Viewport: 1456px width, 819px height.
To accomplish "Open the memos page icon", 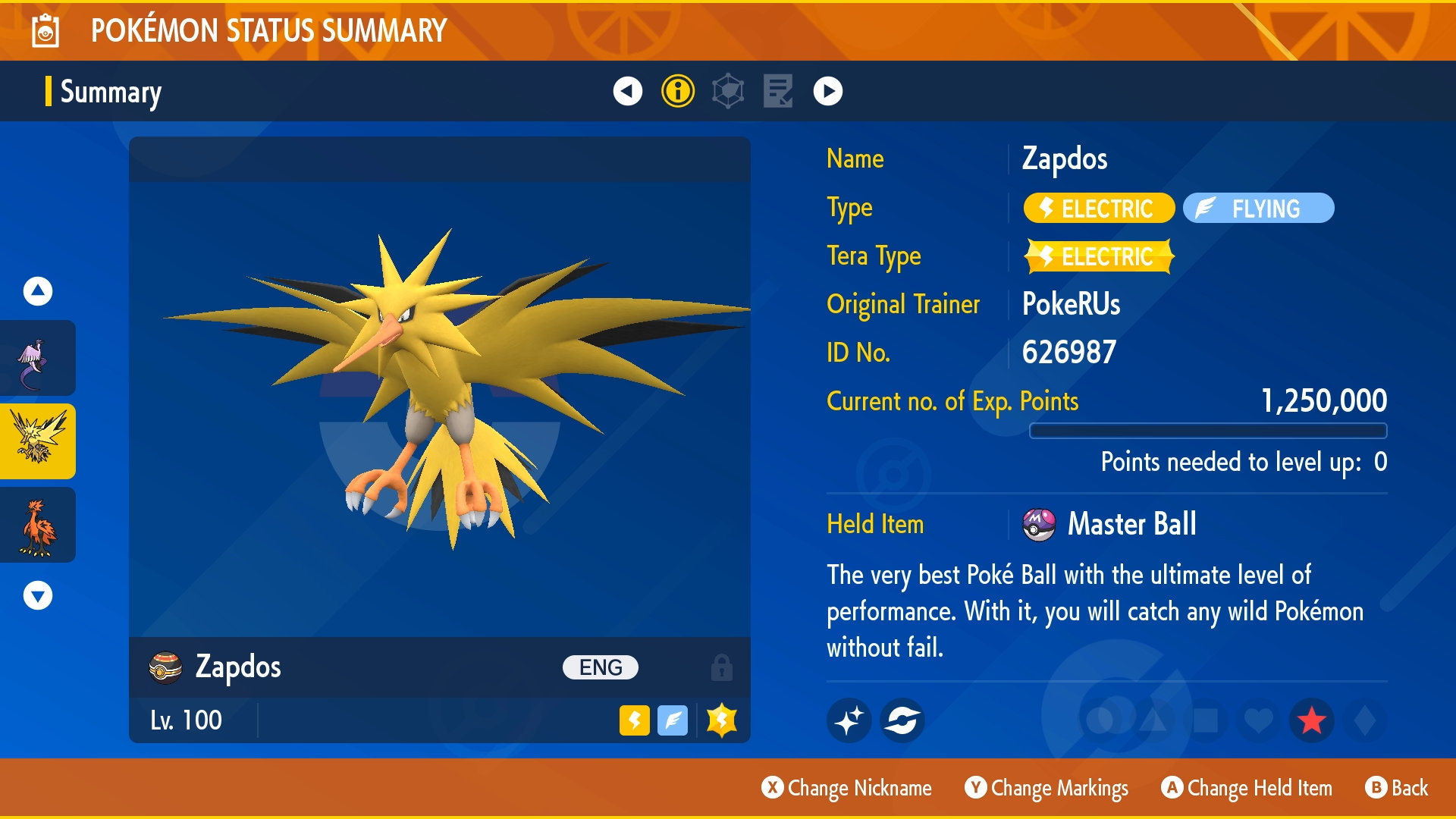I will (777, 93).
